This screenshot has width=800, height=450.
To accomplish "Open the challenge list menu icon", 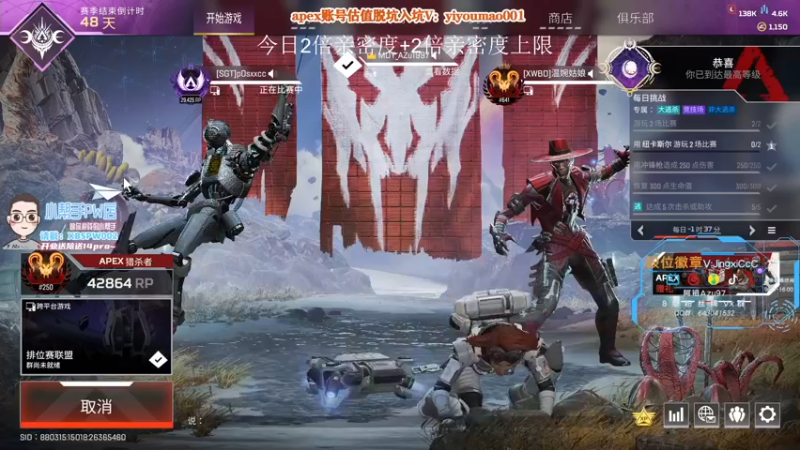I will (x=771, y=230).
